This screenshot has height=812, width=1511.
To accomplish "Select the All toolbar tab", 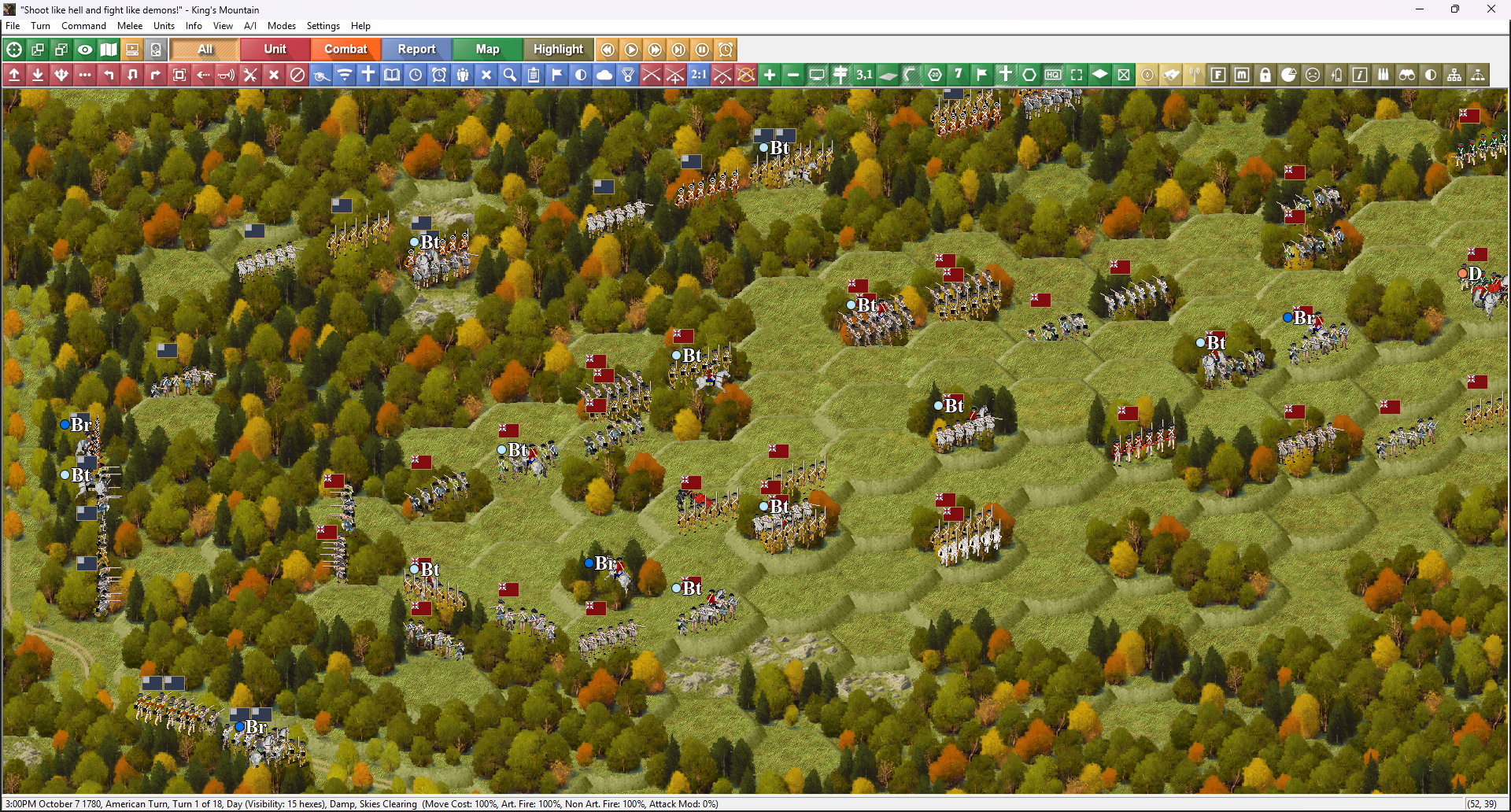I will pyautogui.click(x=205, y=50).
